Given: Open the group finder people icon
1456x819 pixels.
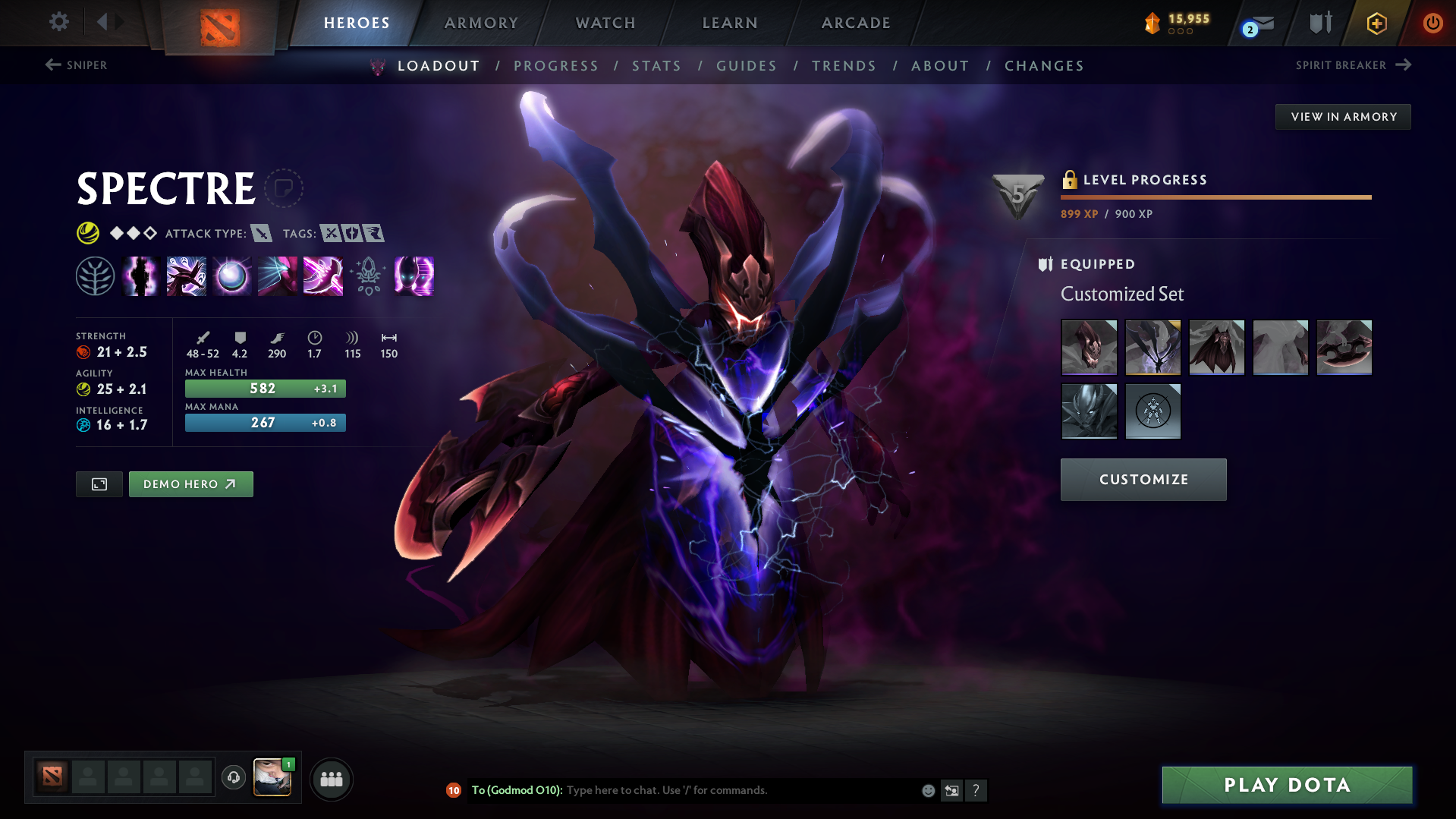Looking at the screenshot, I should click(331, 778).
